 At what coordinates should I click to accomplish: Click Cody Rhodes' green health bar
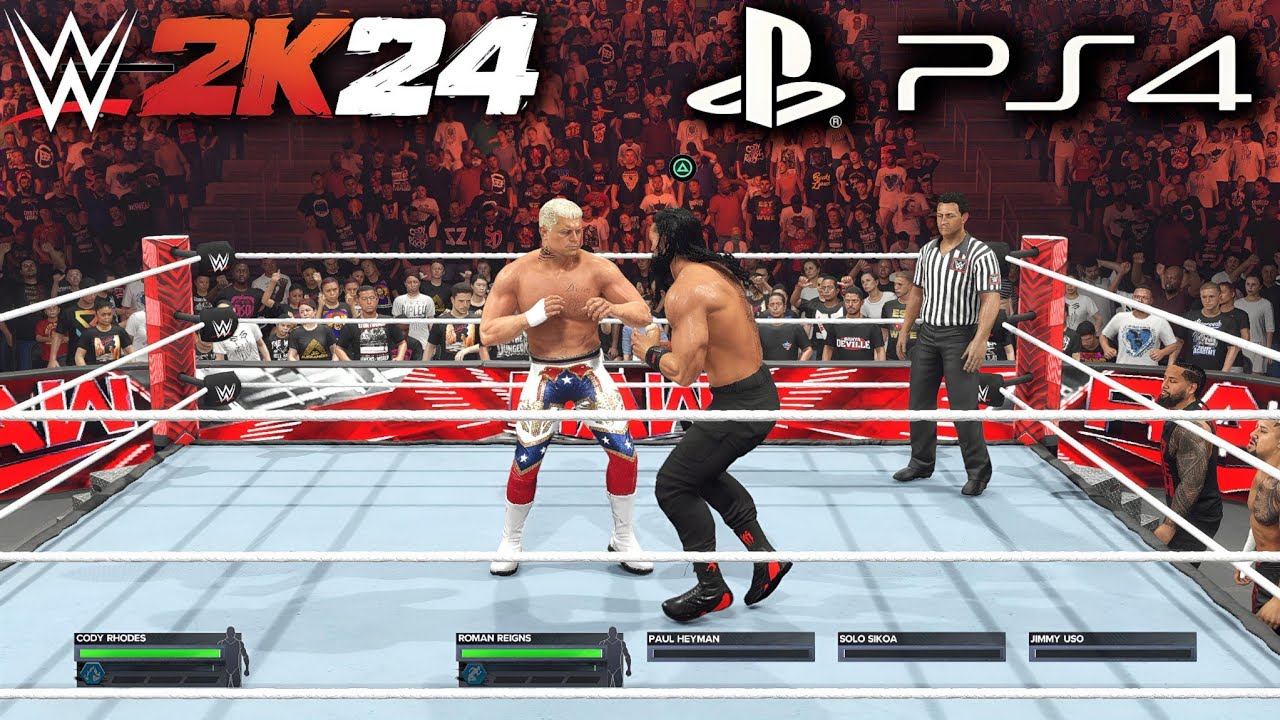coord(150,653)
